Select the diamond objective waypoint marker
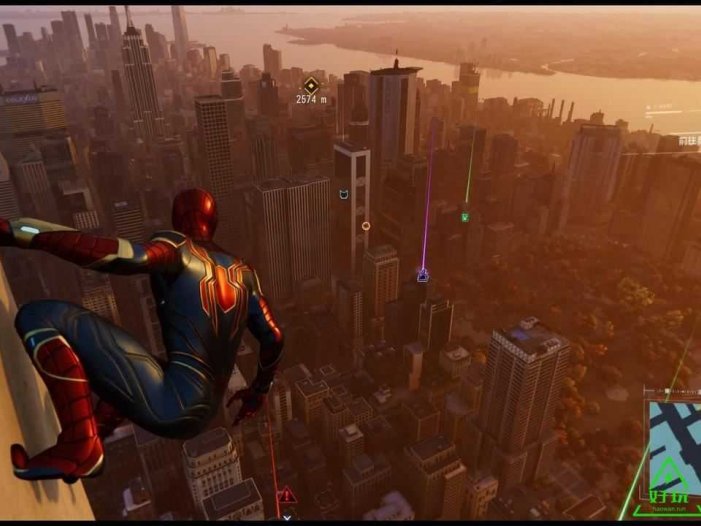 coord(311,85)
